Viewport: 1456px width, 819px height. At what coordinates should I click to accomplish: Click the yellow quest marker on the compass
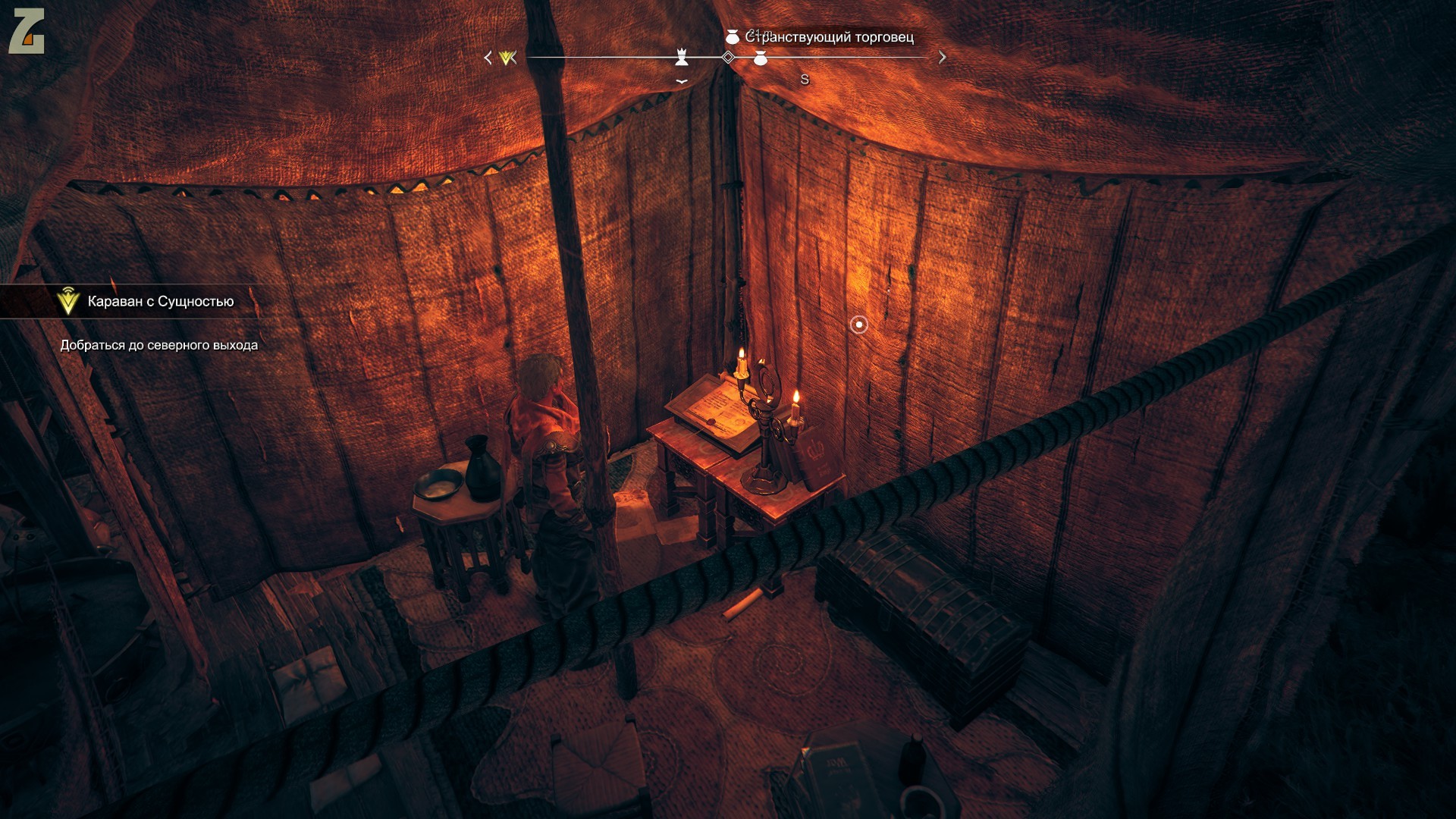point(508,58)
